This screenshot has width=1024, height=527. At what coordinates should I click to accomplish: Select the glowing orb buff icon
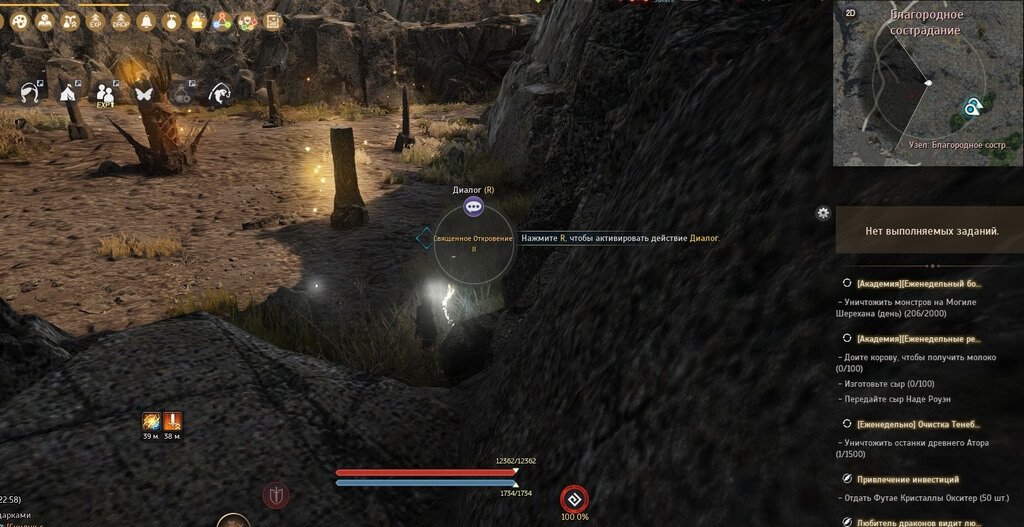(x=151, y=421)
